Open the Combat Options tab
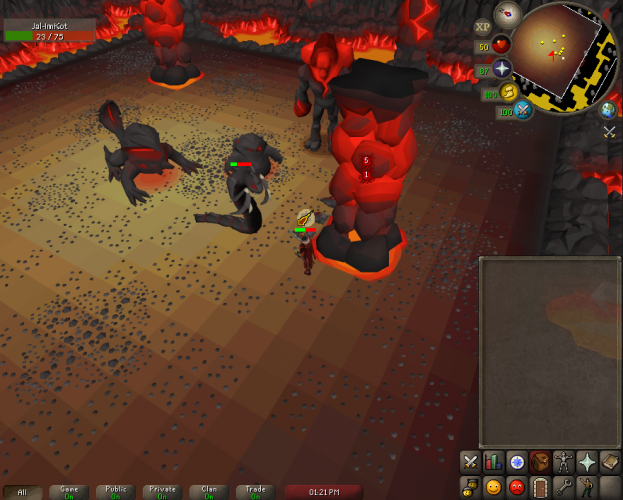The width and height of the screenshot is (623, 500). 471,462
